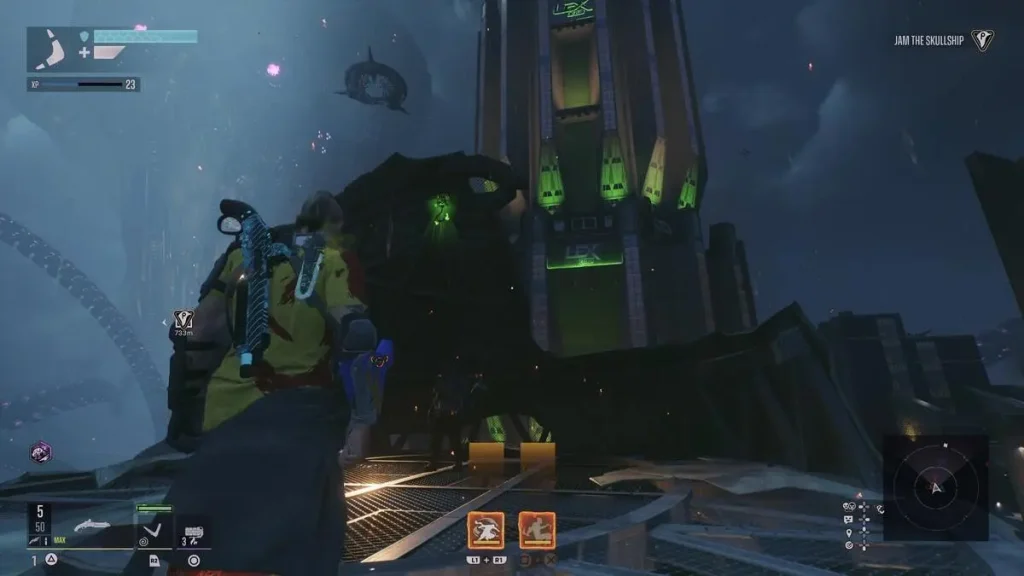Viewport: 1024px width, 576px height.
Task: Trigger the left orange traversal attack ability
Action: pyautogui.click(x=486, y=530)
